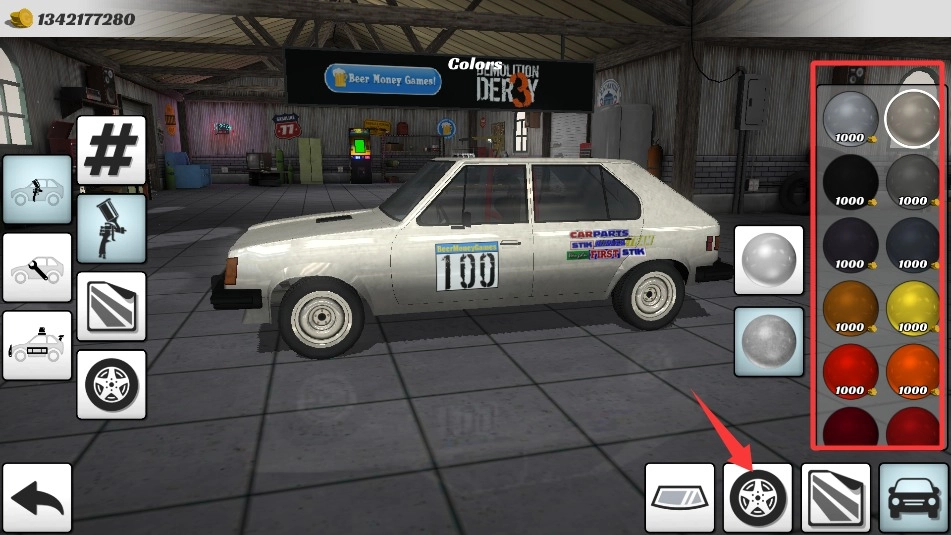Select the wheel option in left column

tap(111, 384)
